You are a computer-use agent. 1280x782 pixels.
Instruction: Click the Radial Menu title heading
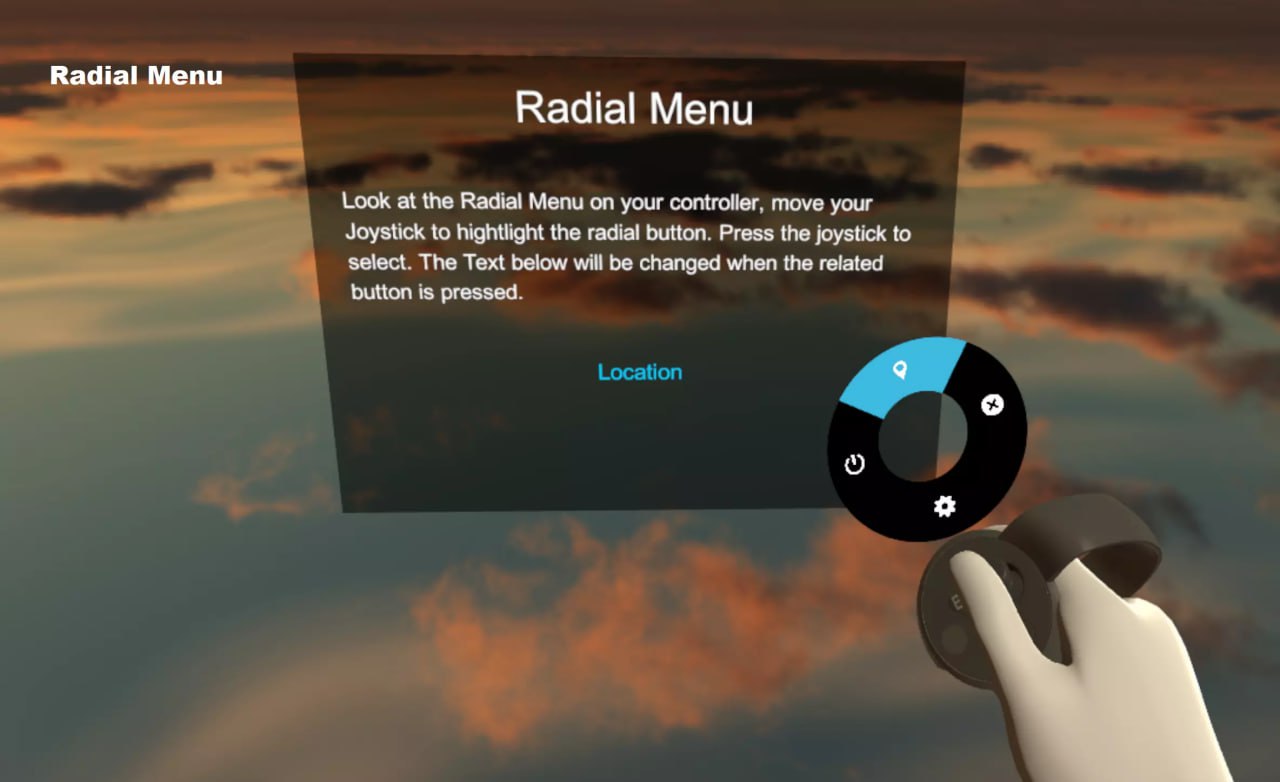(635, 108)
